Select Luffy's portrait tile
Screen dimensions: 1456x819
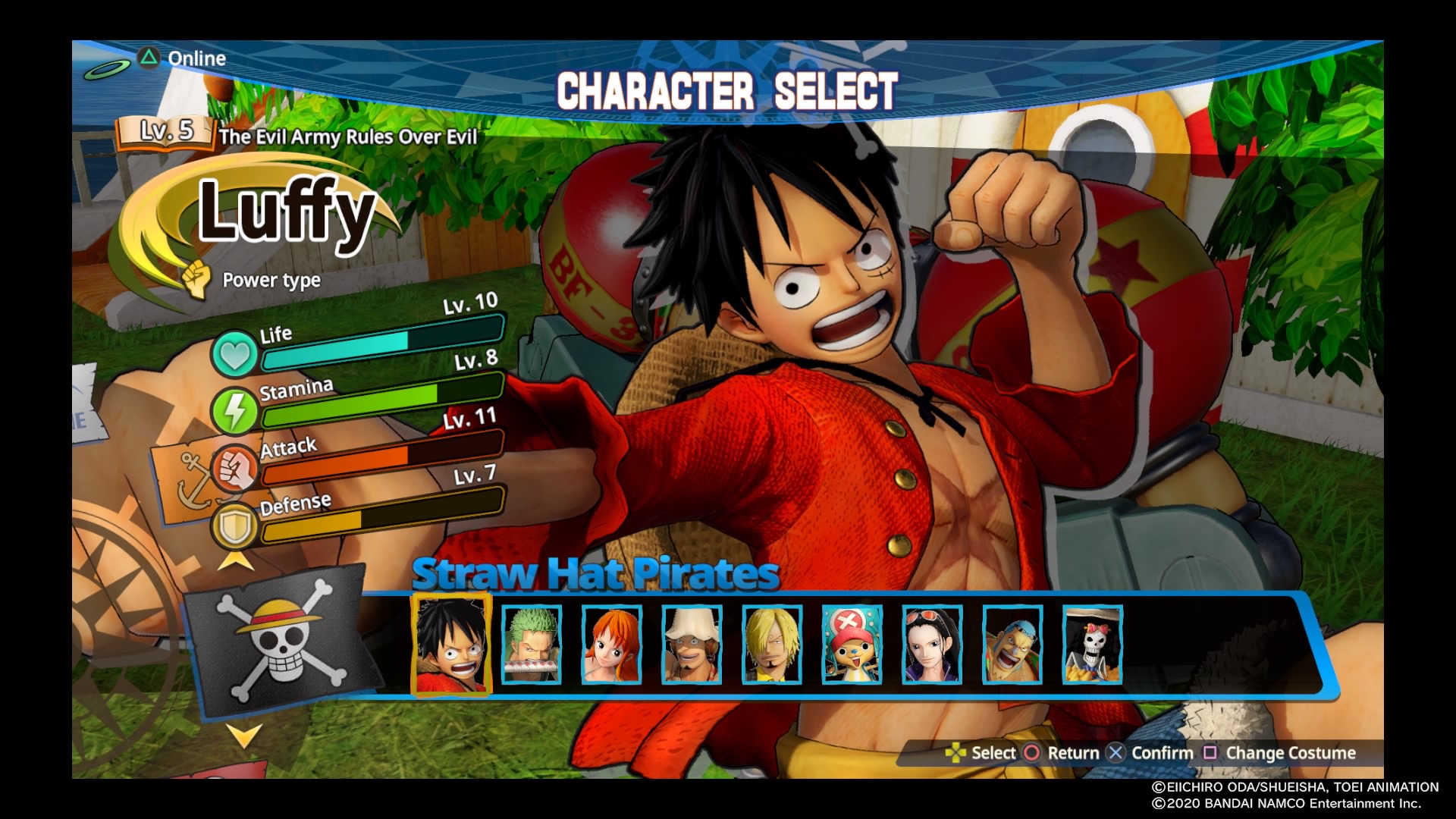click(450, 645)
